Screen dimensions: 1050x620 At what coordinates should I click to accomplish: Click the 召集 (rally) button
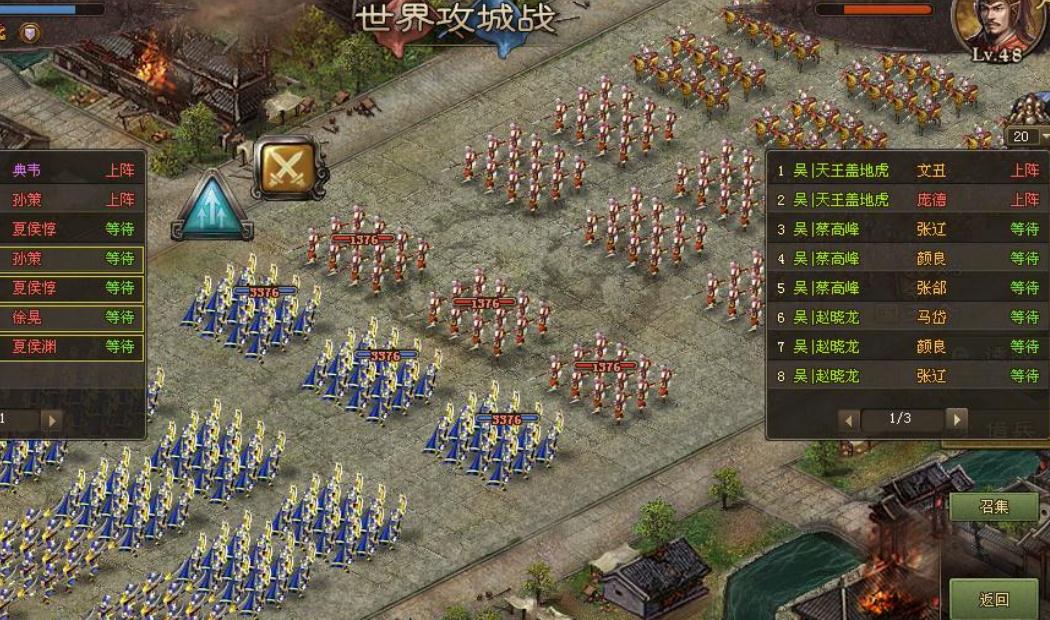[x=994, y=507]
